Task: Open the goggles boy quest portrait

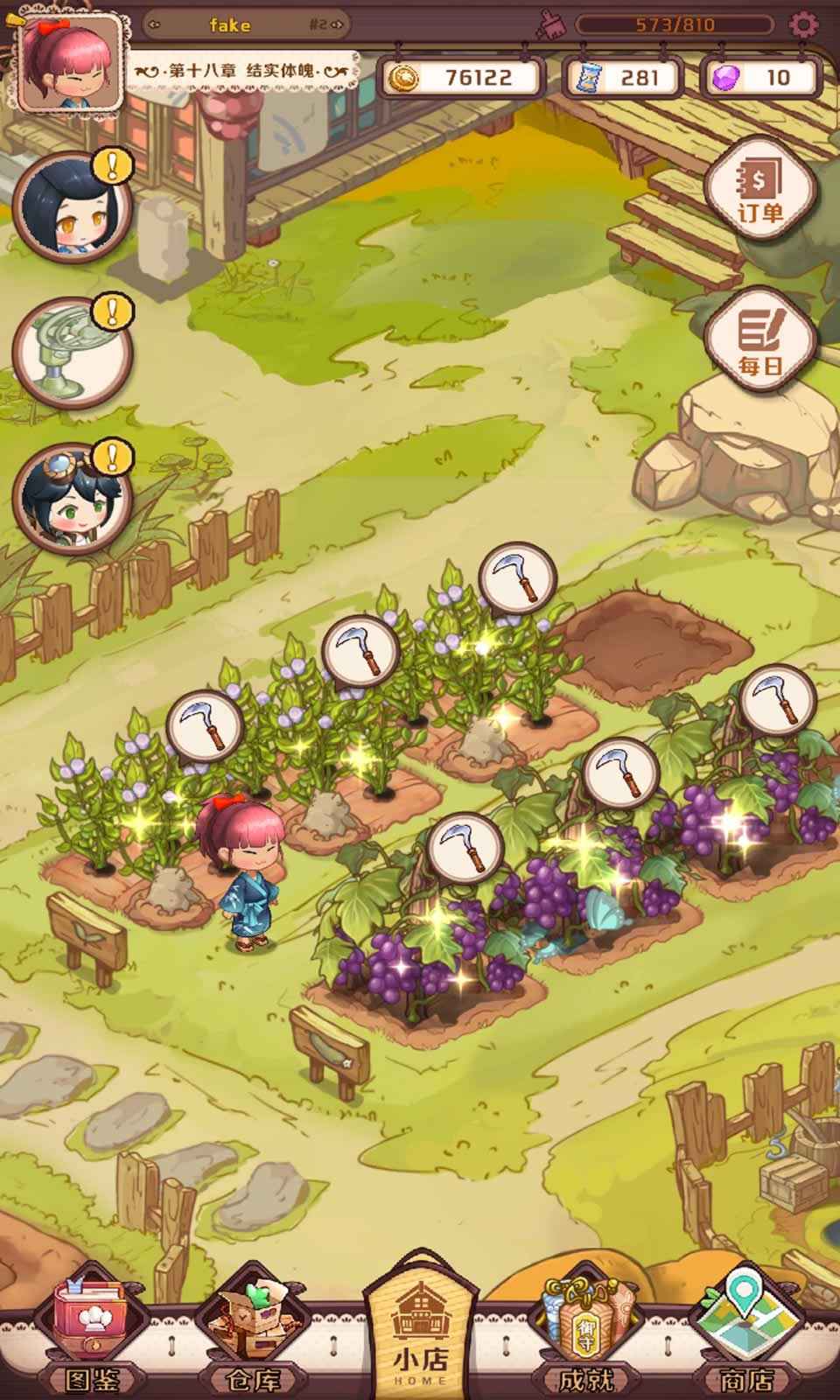Action: click(70, 500)
